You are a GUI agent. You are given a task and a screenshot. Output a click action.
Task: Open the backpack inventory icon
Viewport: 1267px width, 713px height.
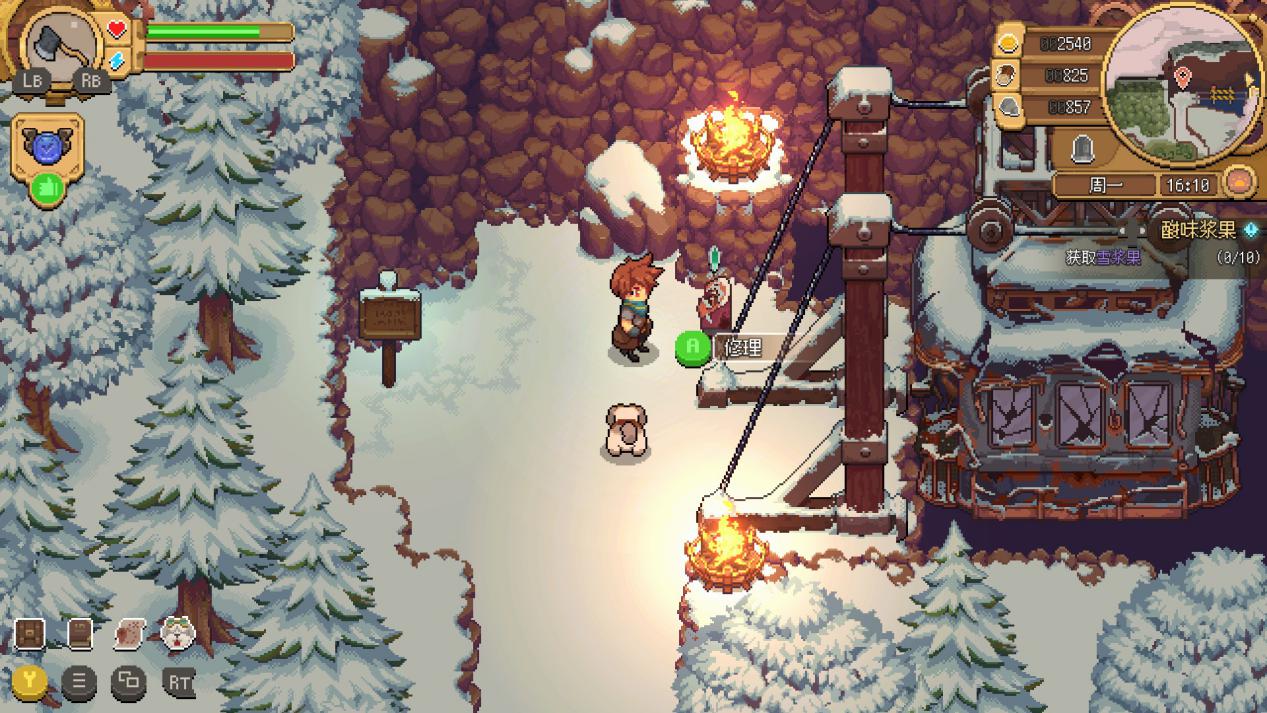[x=30, y=633]
